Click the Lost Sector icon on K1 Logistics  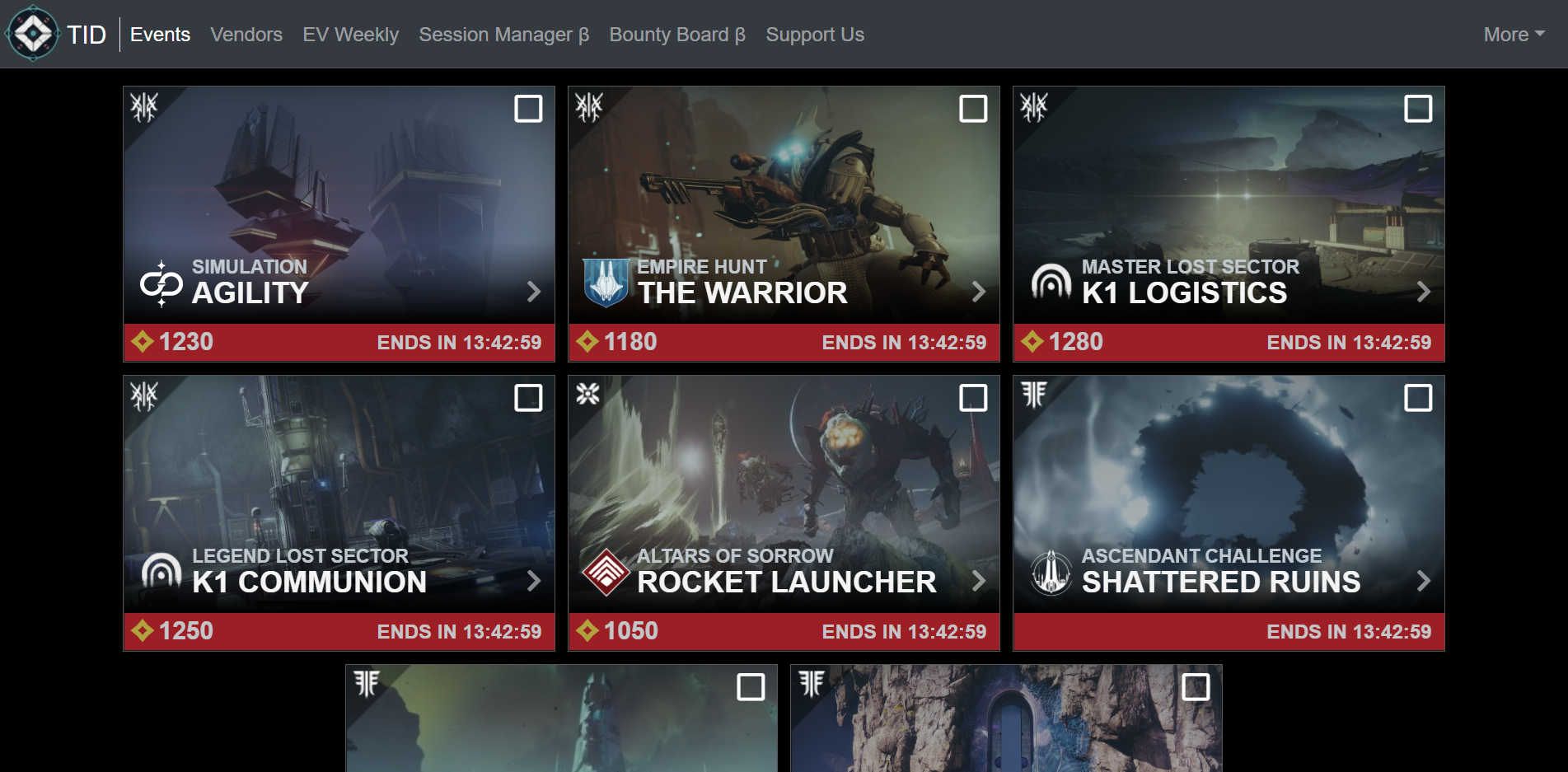1053,283
